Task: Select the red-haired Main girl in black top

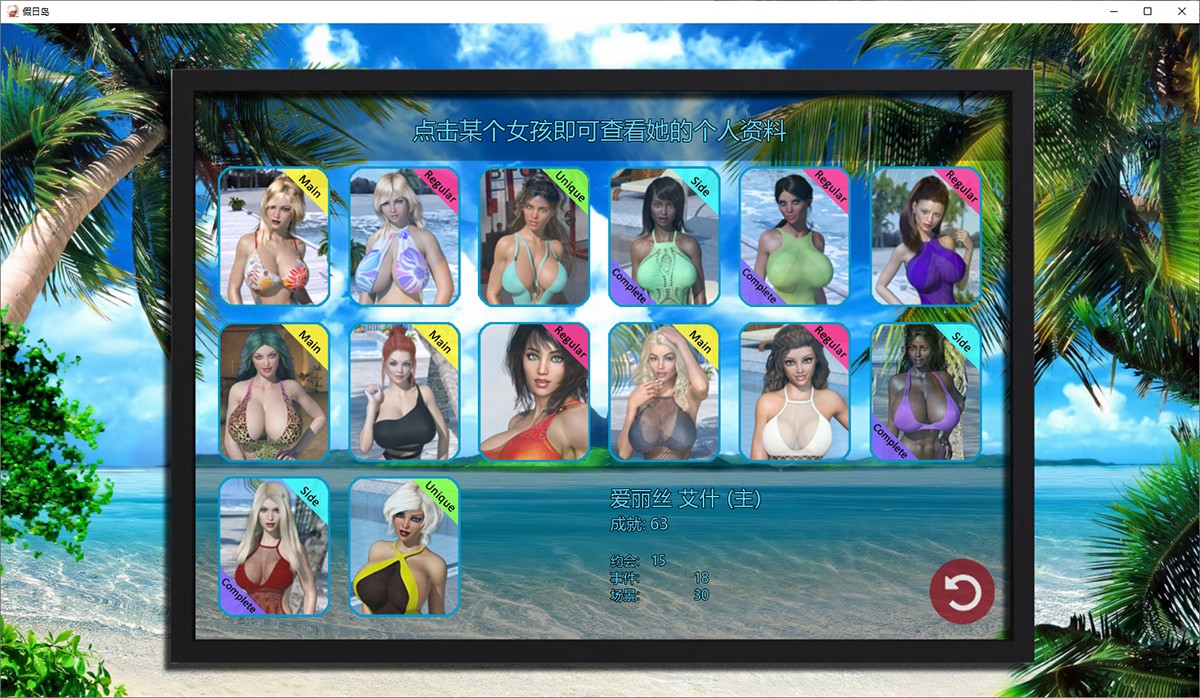Action: tap(404, 392)
